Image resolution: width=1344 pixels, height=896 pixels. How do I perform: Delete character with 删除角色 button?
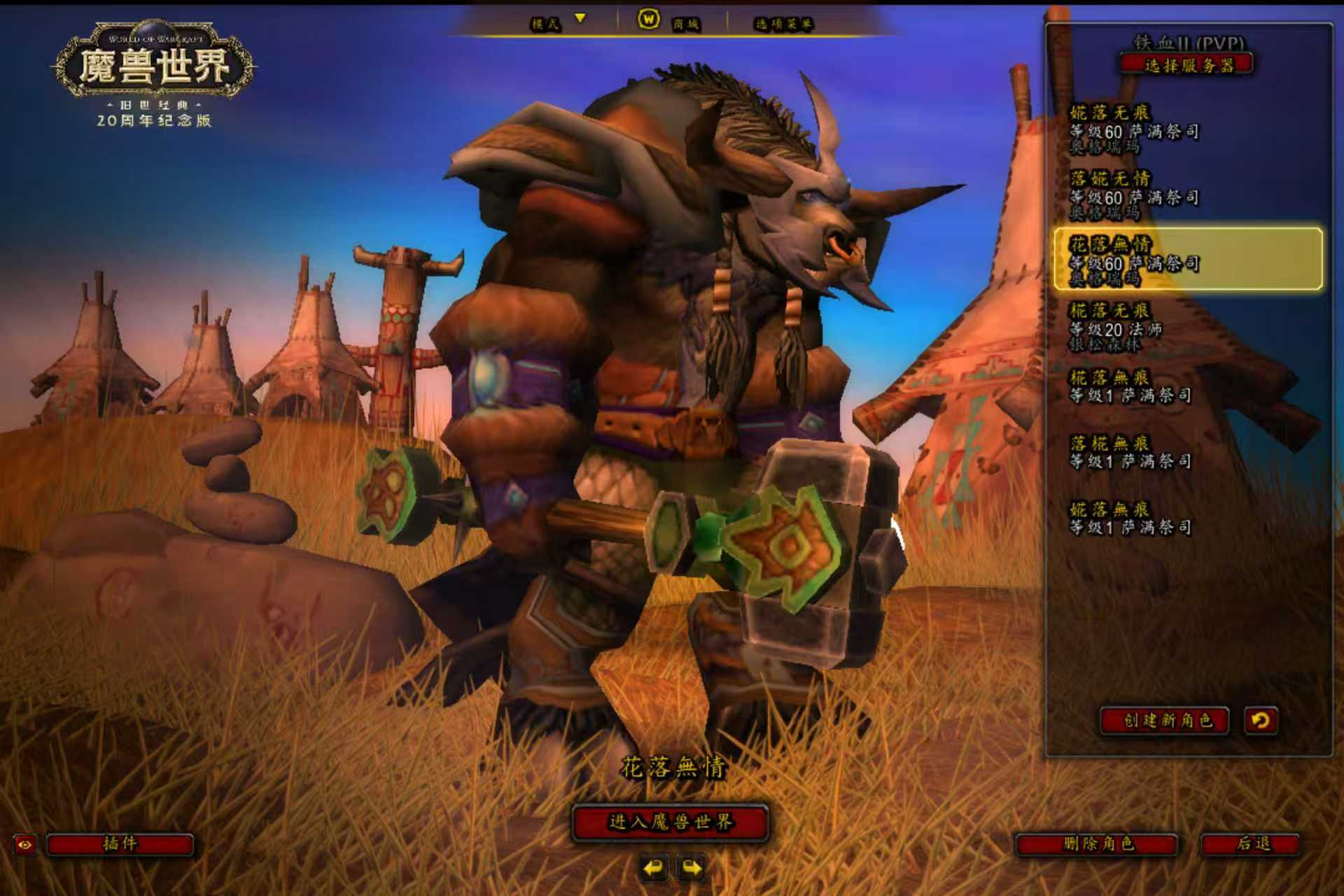1097,843
